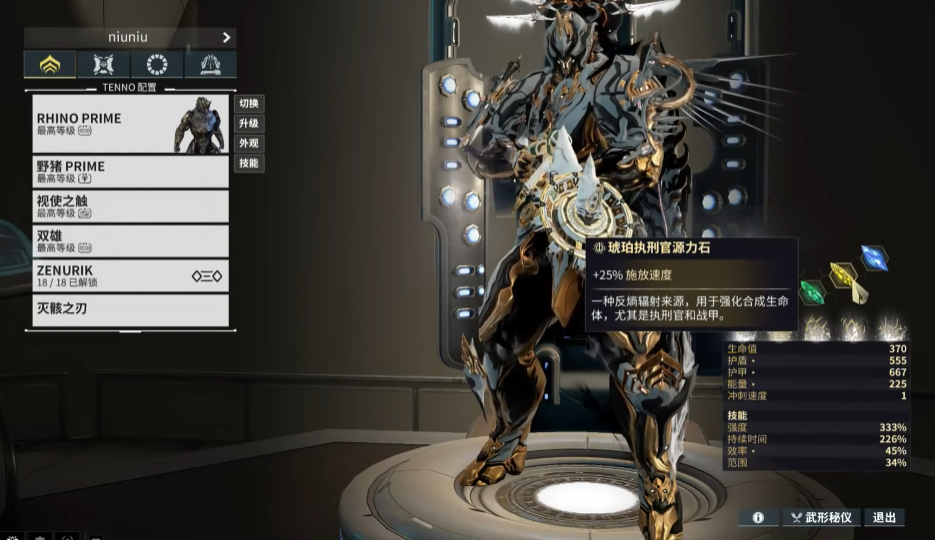Screen dimensions: 935x540
Task: Select the green archon shard
Action: pyautogui.click(x=812, y=292)
